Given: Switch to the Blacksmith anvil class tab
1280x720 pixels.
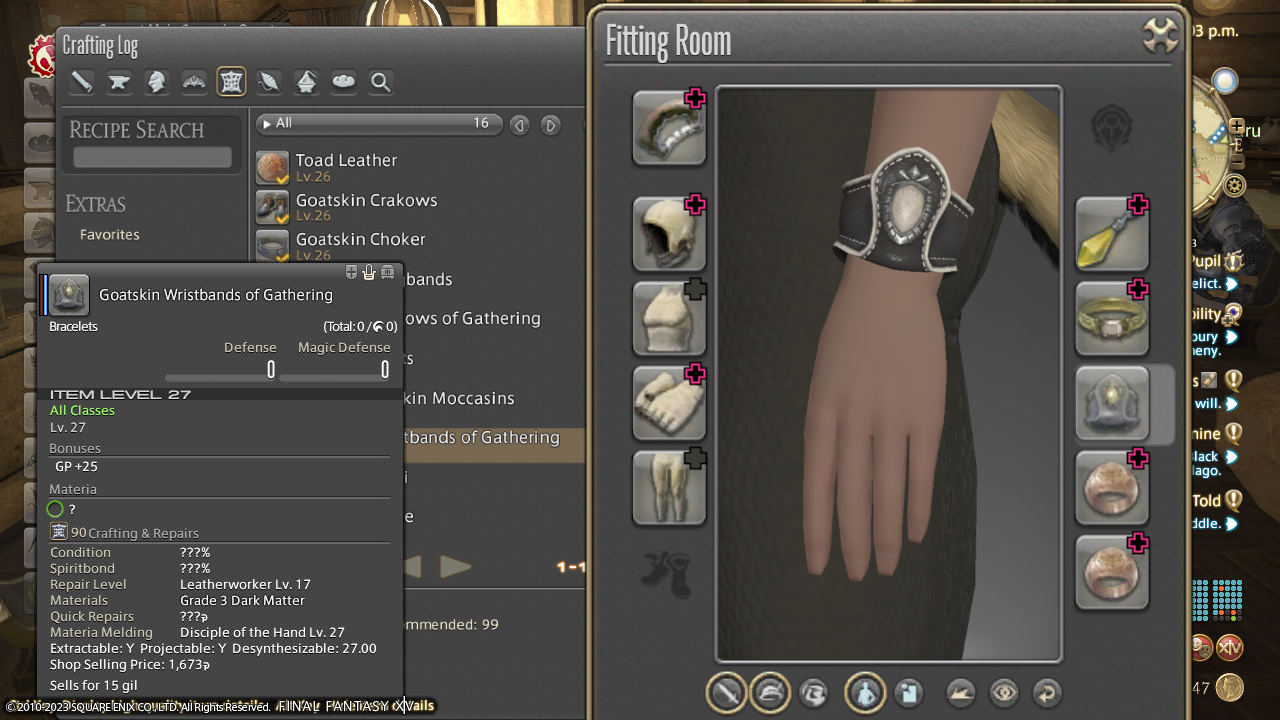Looking at the screenshot, I should (x=119, y=83).
